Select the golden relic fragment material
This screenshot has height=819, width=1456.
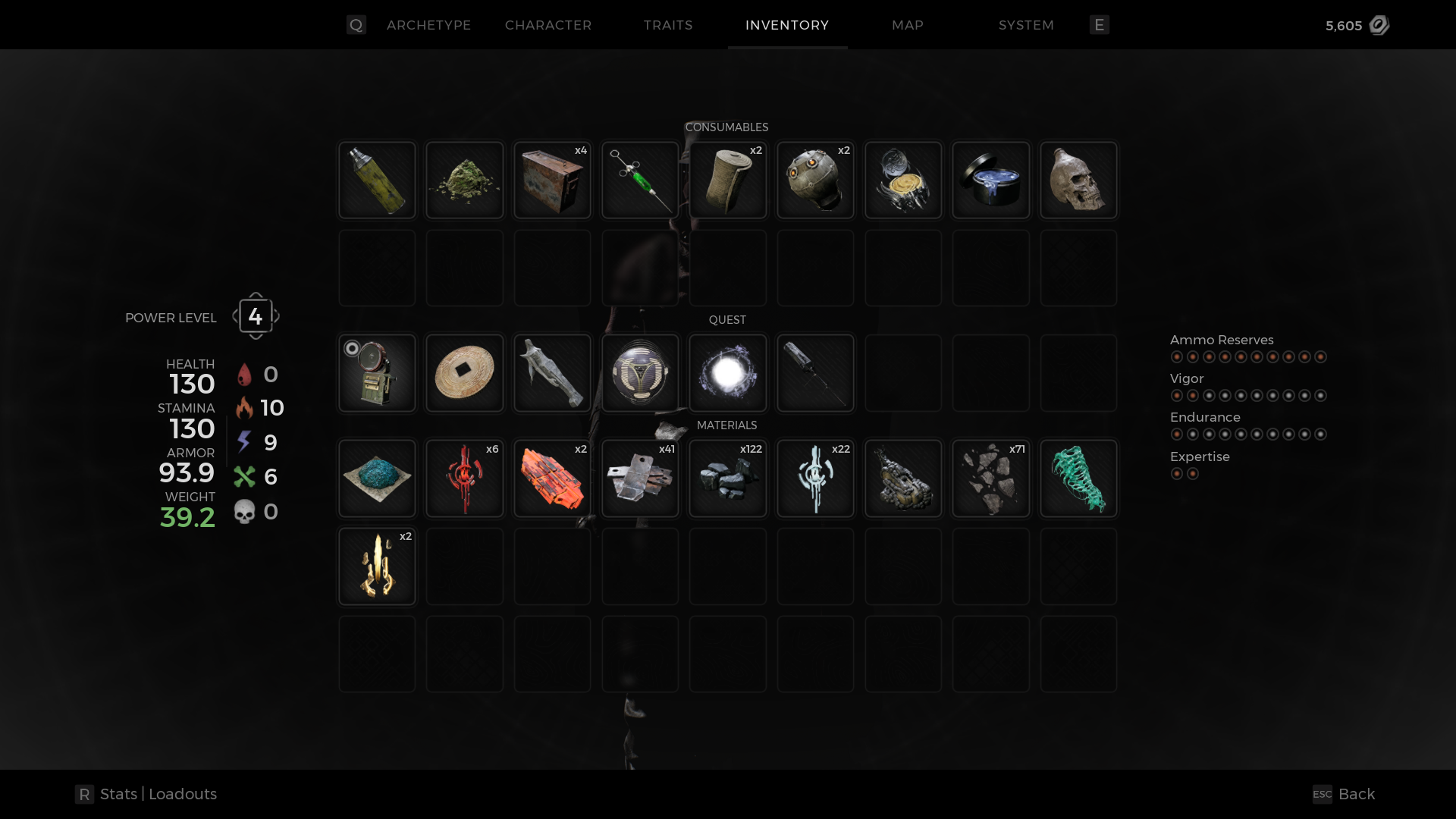pyautogui.click(x=377, y=566)
